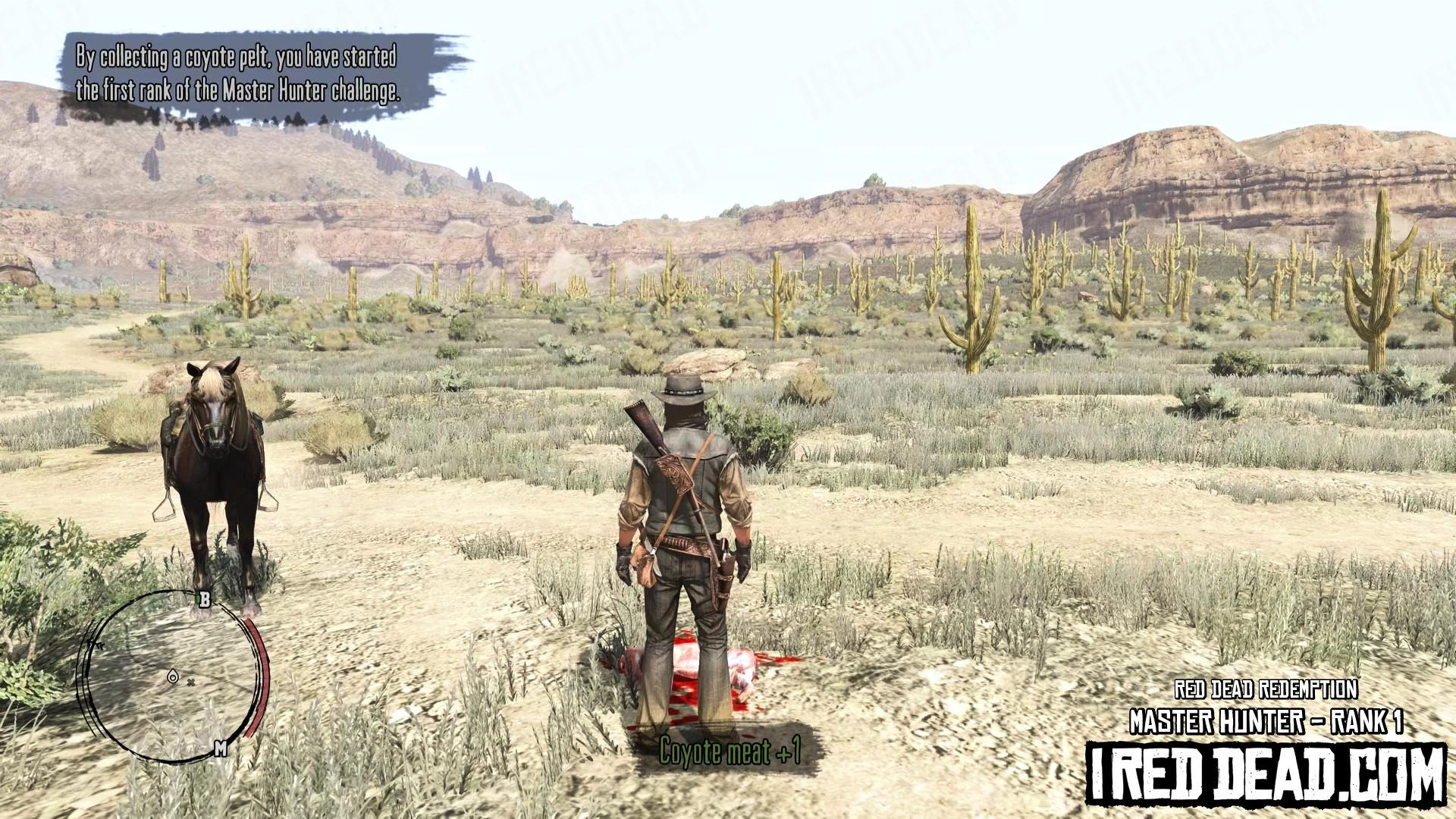Image resolution: width=1456 pixels, height=819 pixels.
Task: Select the M marker on the minimap rim
Action: point(220,748)
